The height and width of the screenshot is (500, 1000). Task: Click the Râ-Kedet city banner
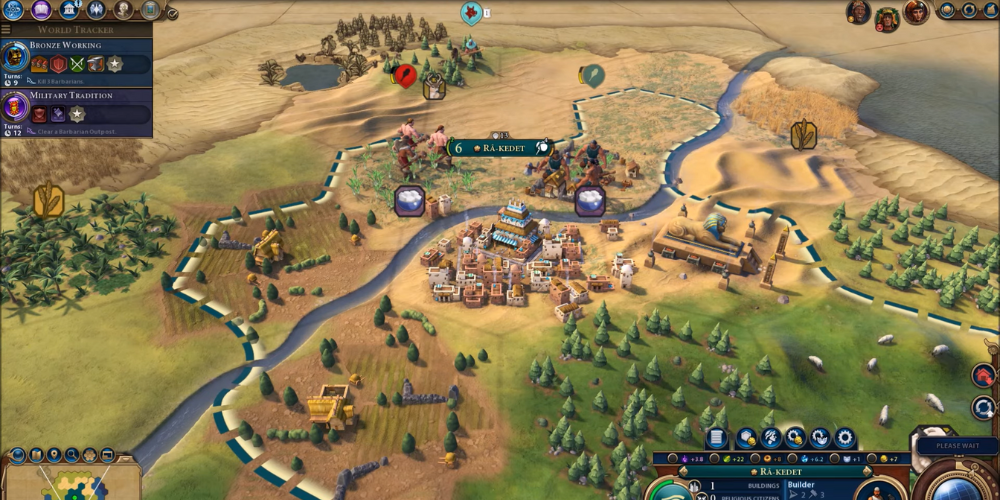[500, 148]
